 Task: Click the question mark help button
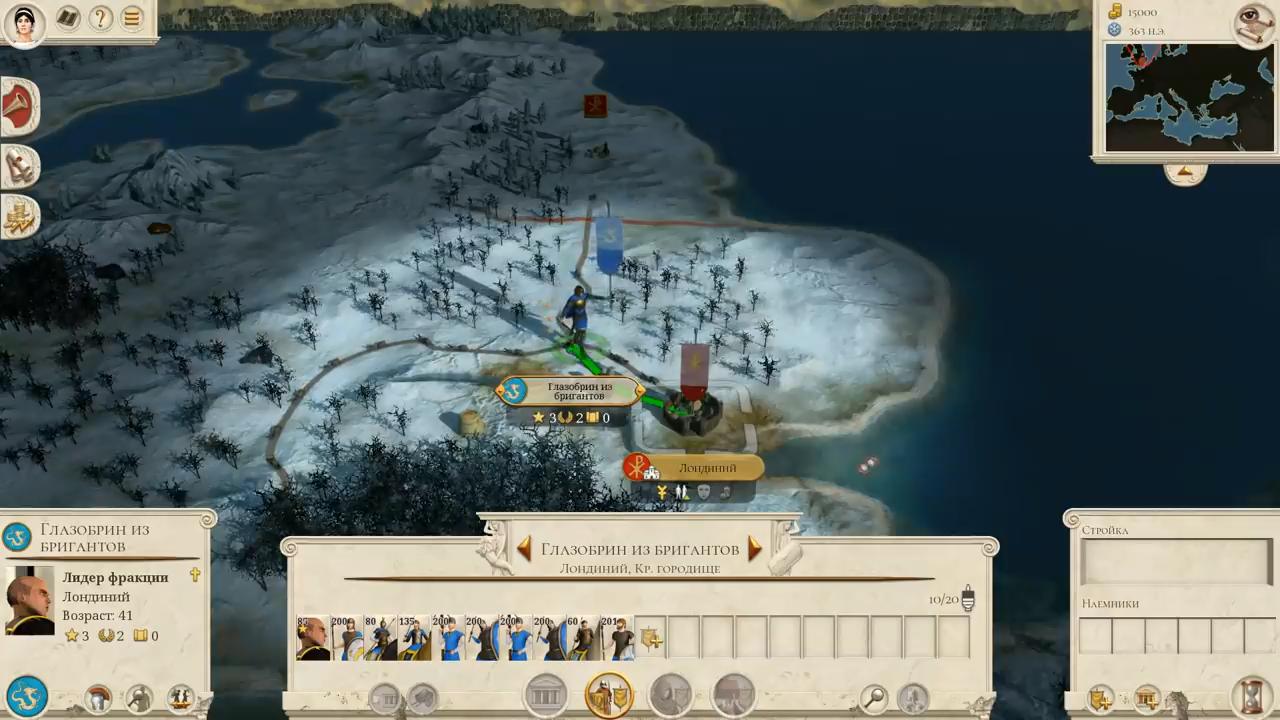100,18
